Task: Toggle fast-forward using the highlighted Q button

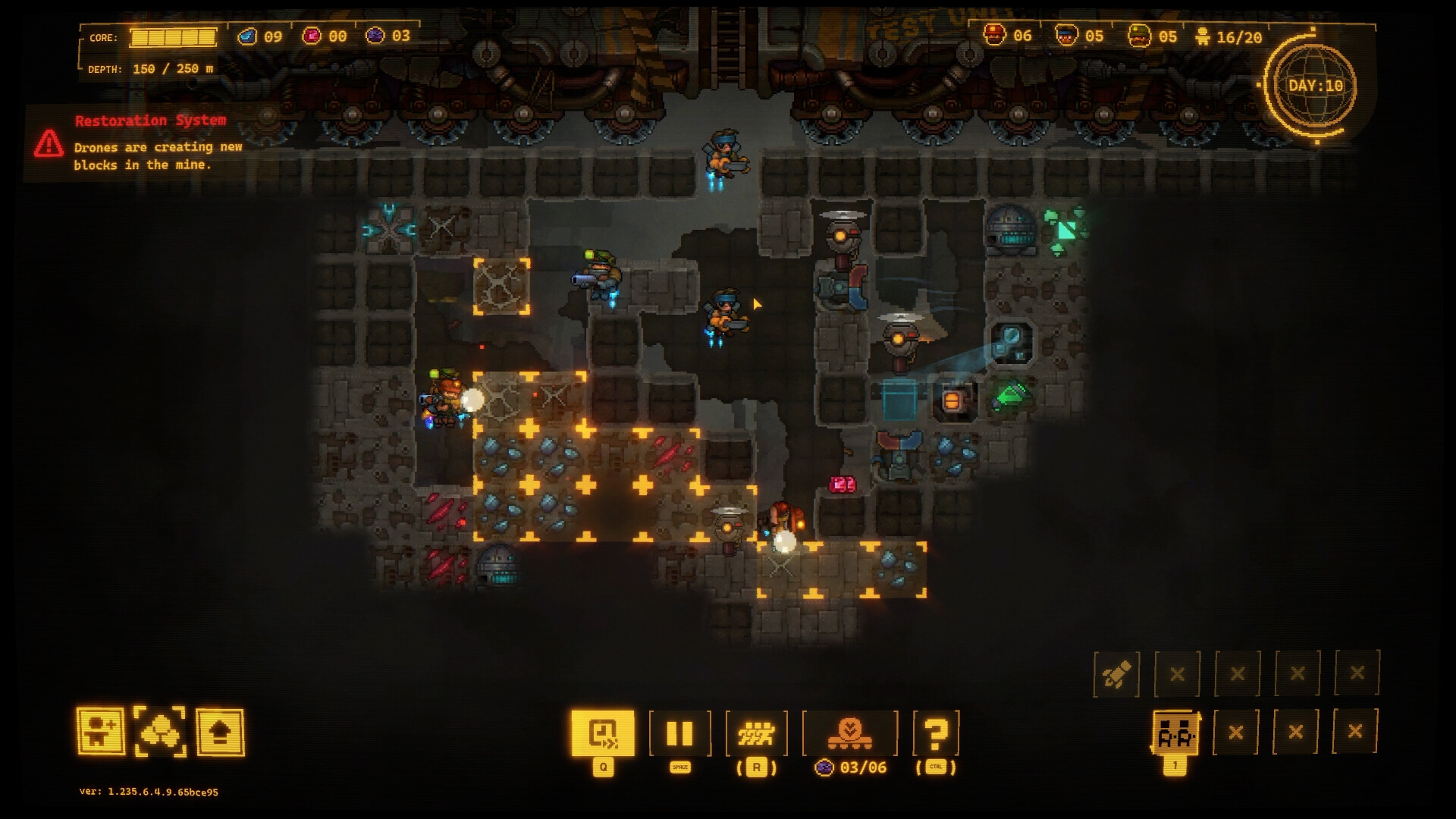Action: click(x=601, y=730)
